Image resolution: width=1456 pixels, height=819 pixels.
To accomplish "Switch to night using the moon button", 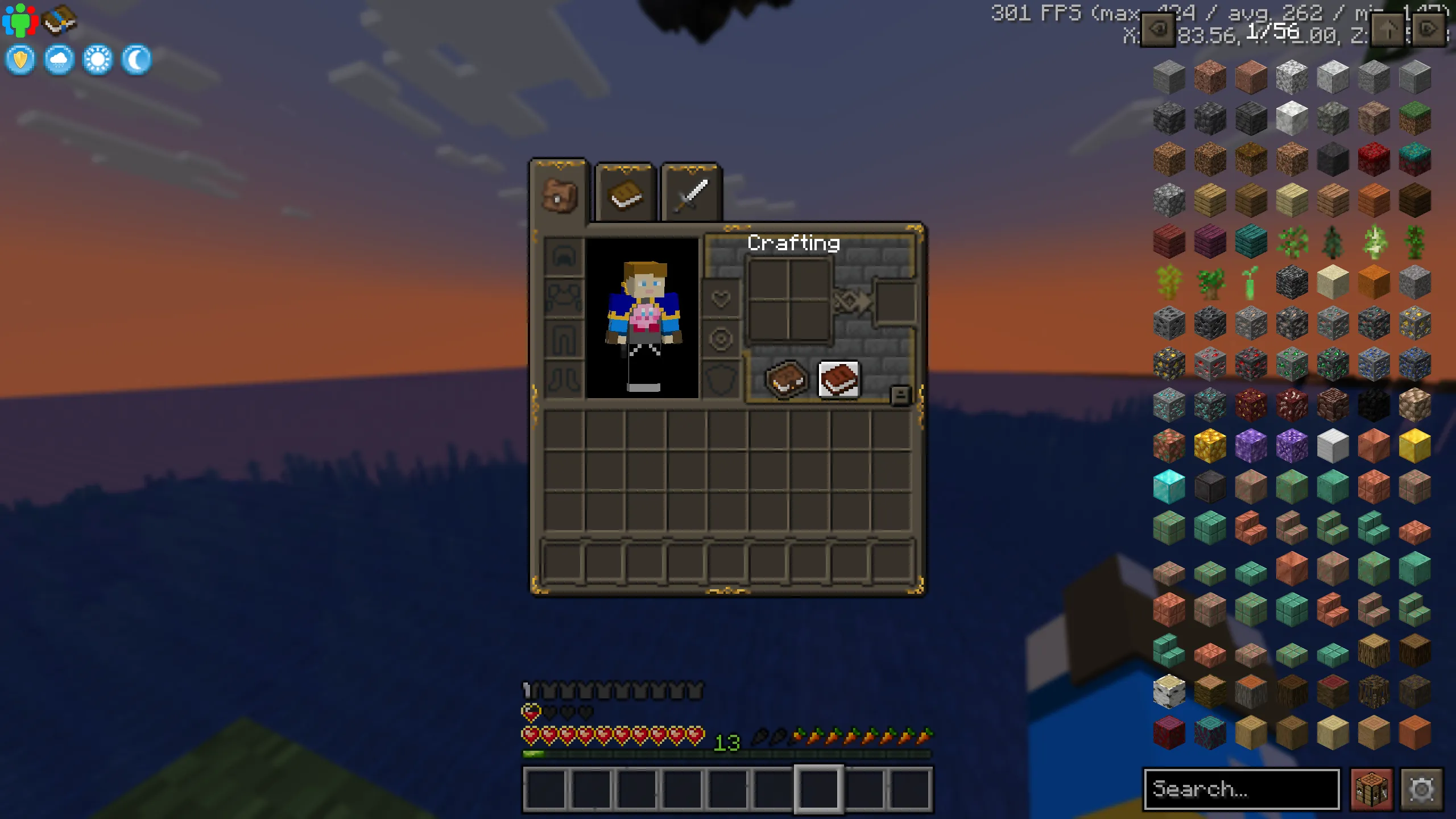I will [136, 59].
